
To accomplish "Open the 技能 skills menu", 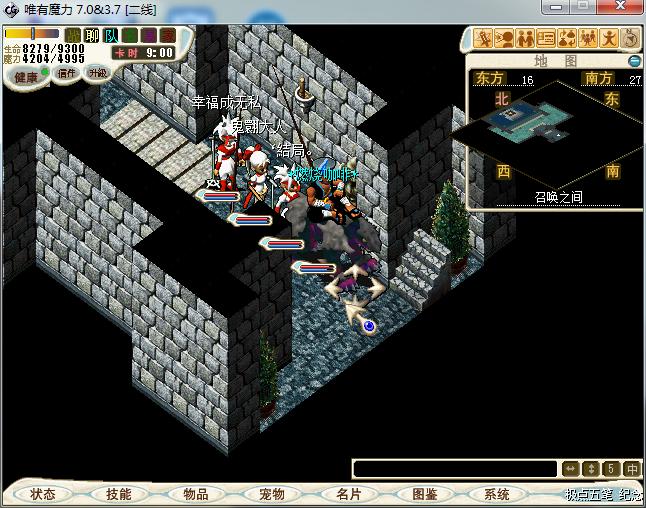I will (119, 494).
